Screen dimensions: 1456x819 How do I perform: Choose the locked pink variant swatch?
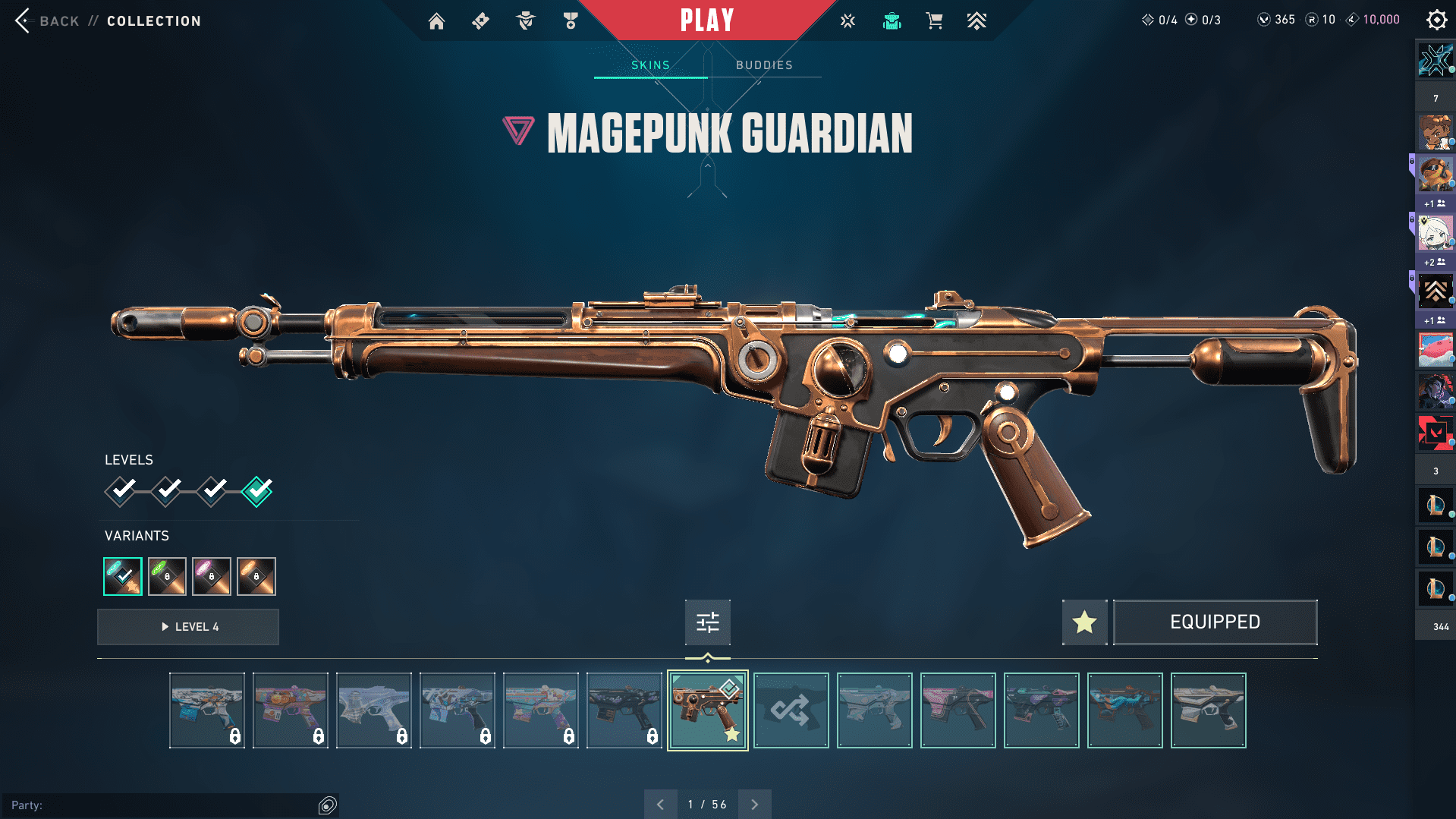click(x=212, y=576)
